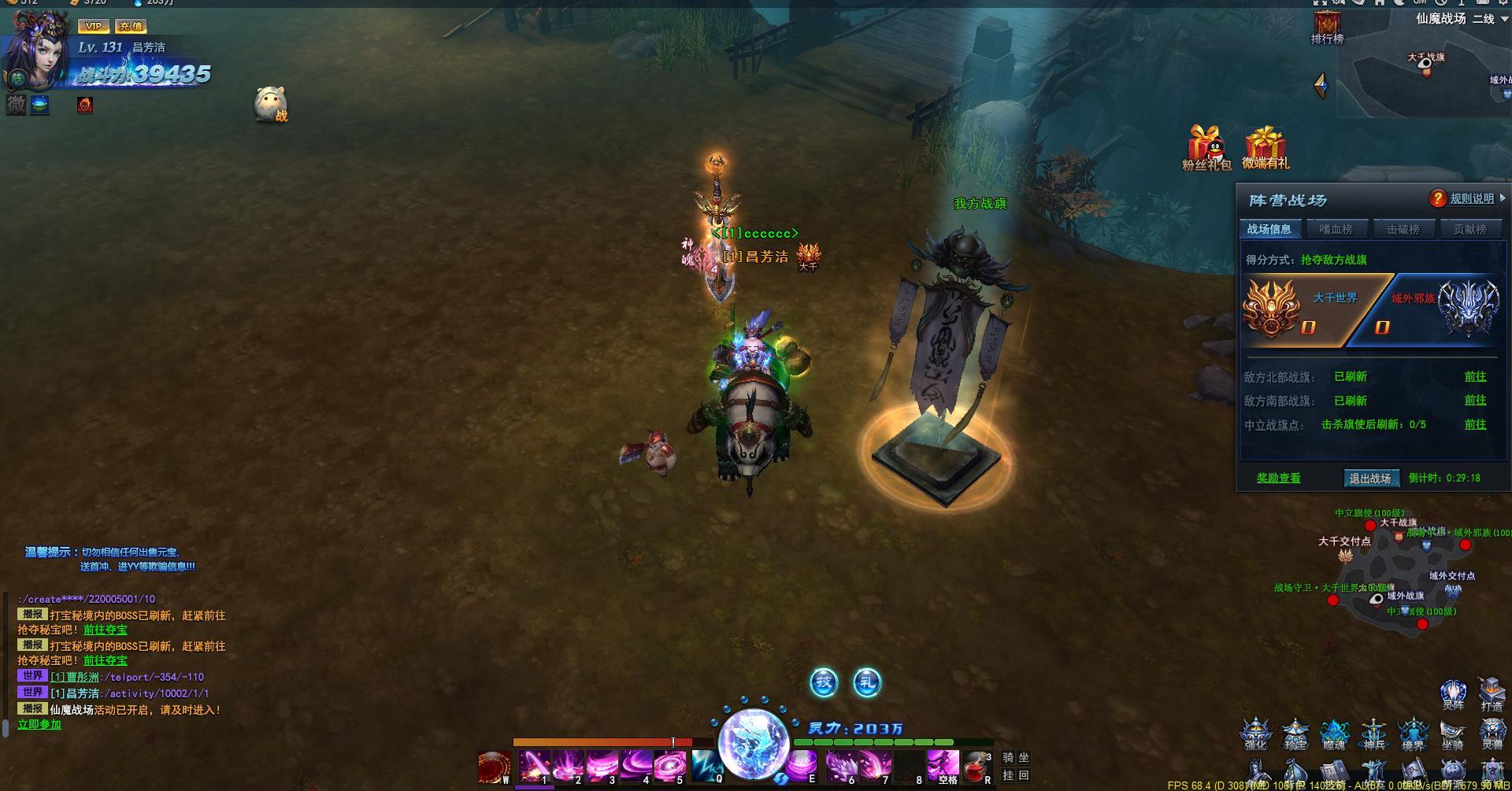Click the round 技 skill button
Screen dimensions: 1512x791
(824, 682)
